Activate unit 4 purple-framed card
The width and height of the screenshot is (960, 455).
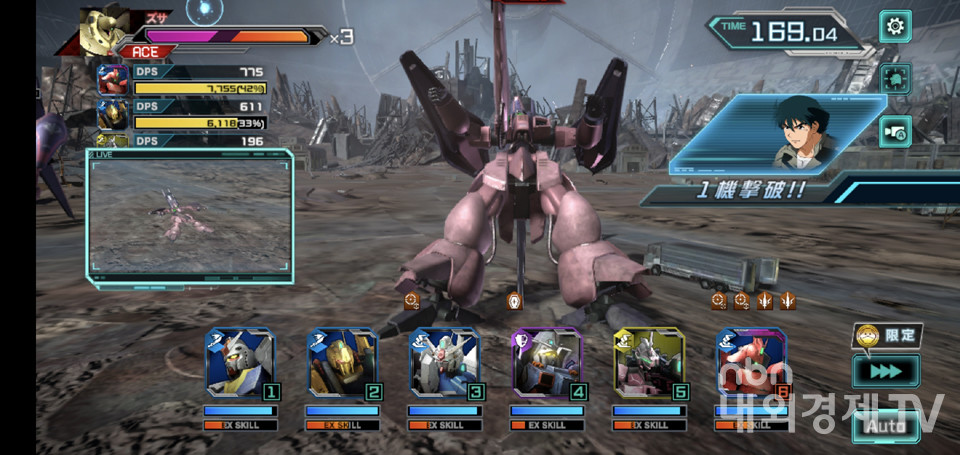point(546,363)
